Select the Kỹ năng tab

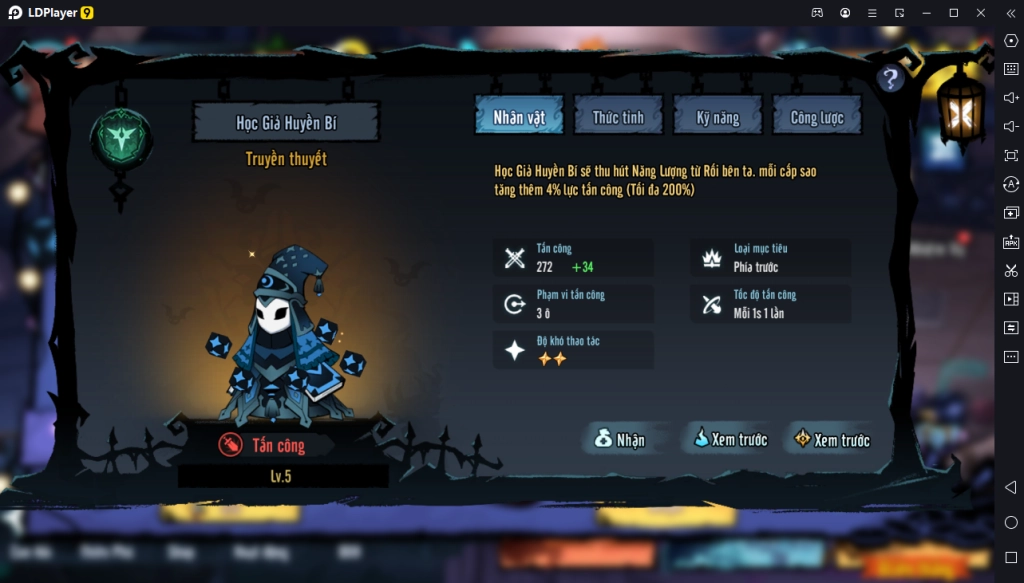coord(718,117)
